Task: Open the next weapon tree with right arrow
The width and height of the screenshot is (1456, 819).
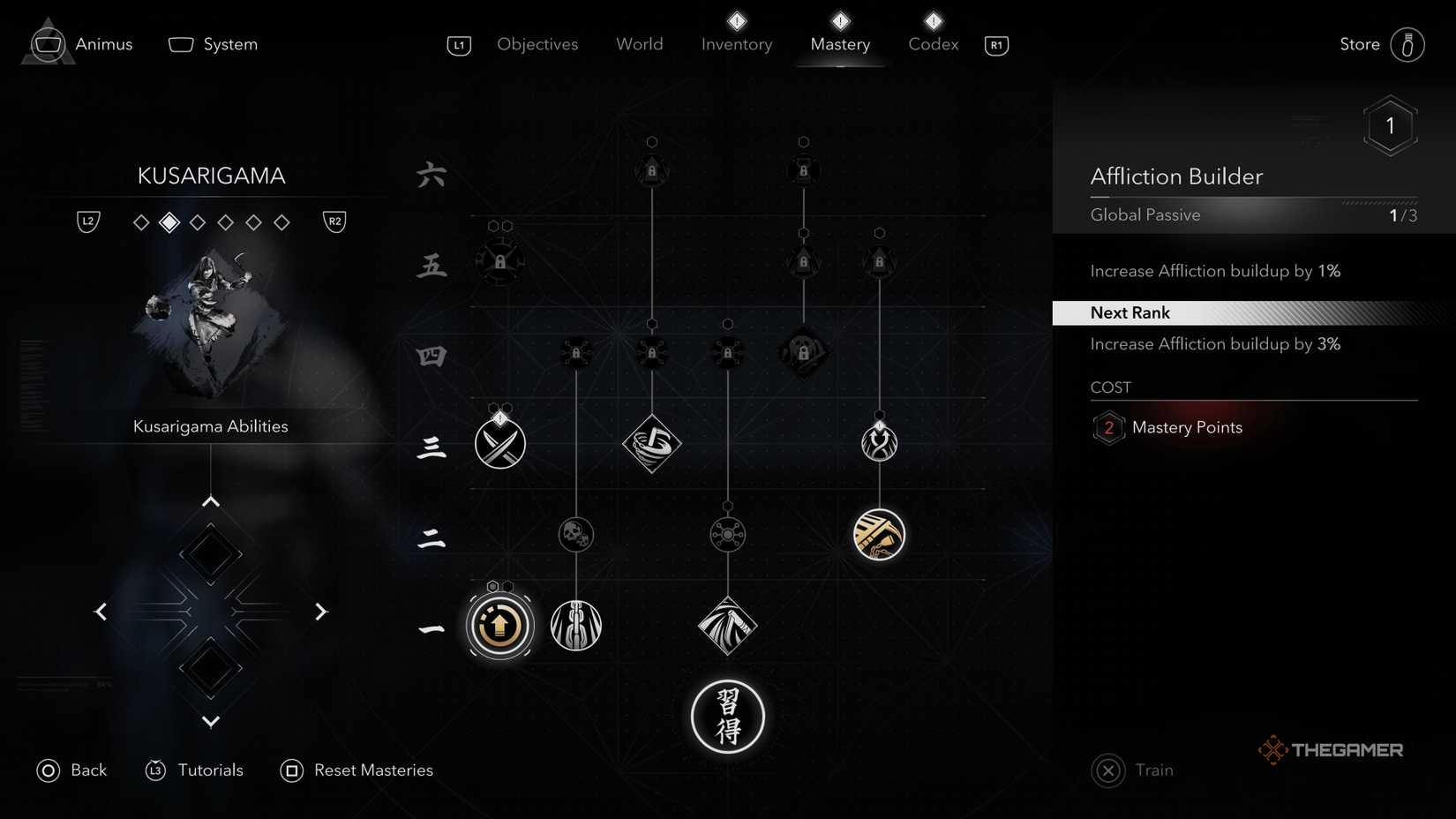Action: coord(320,612)
